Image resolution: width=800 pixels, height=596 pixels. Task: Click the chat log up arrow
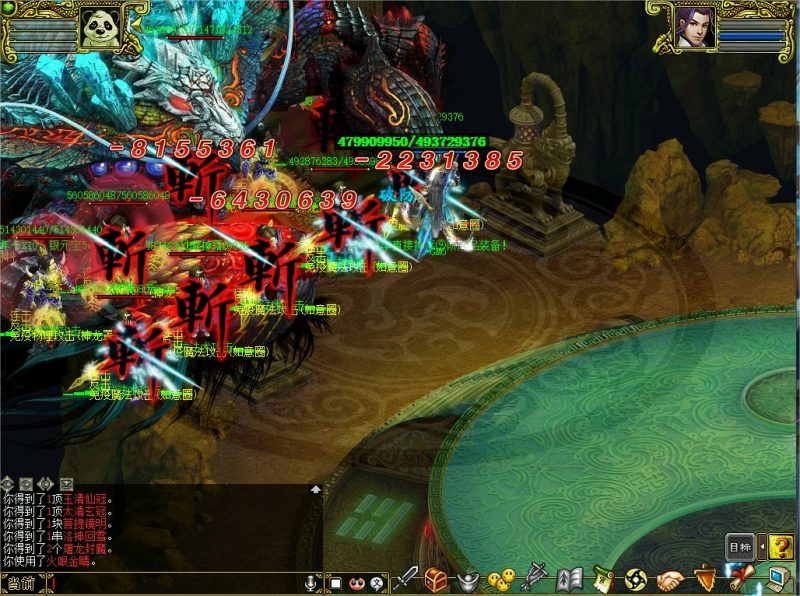click(315, 490)
